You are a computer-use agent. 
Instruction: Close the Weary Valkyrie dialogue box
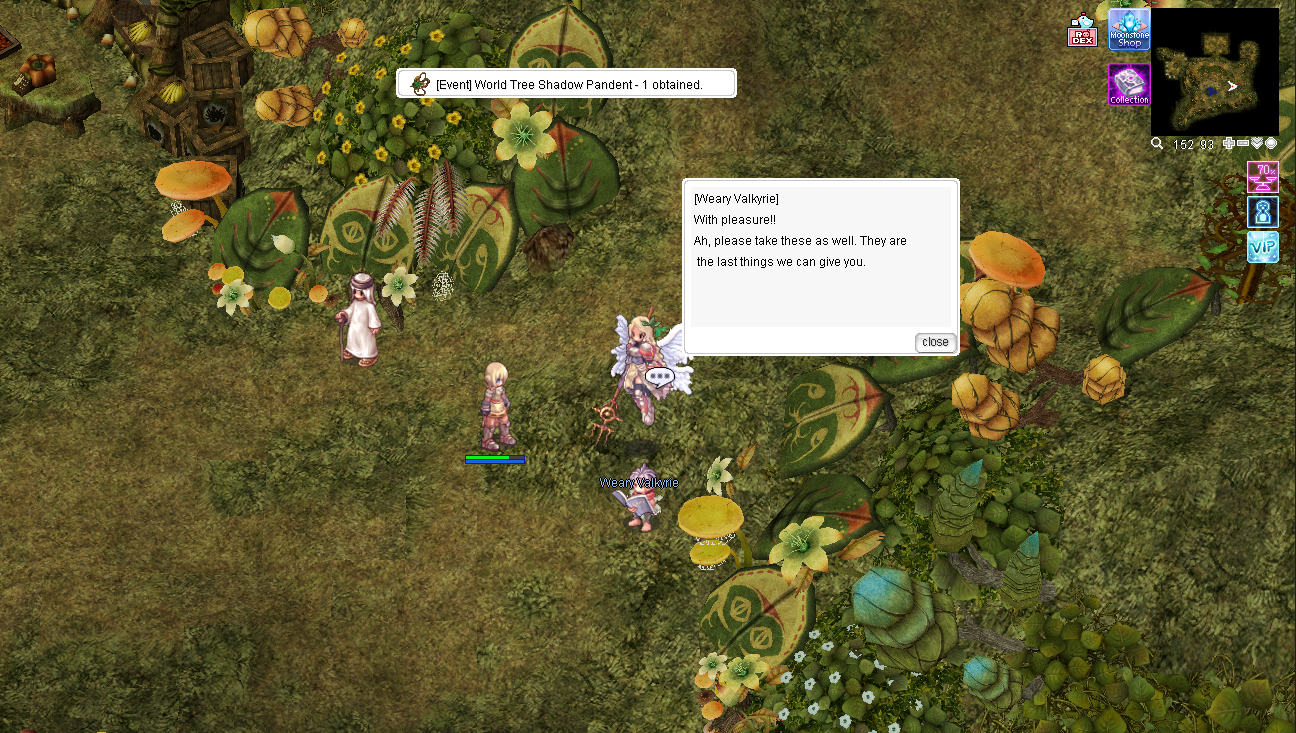pos(935,342)
